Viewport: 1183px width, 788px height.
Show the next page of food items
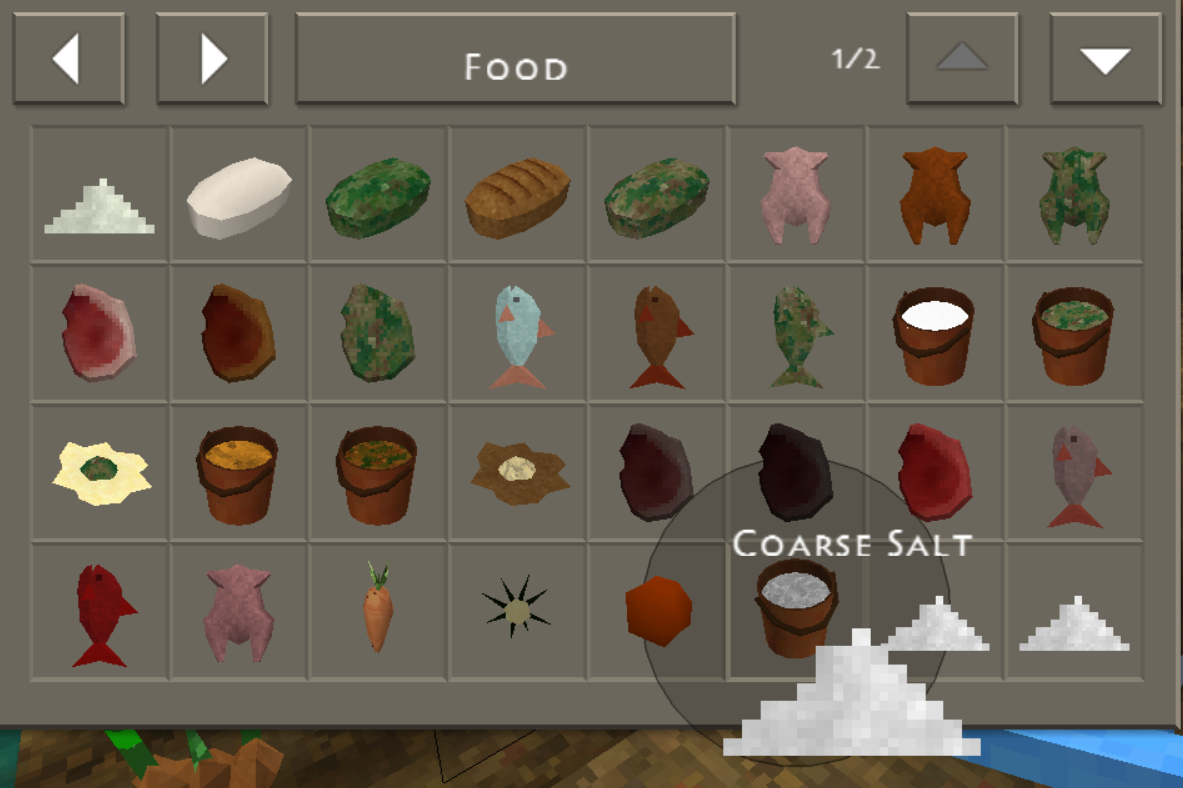[x=1105, y=58]
